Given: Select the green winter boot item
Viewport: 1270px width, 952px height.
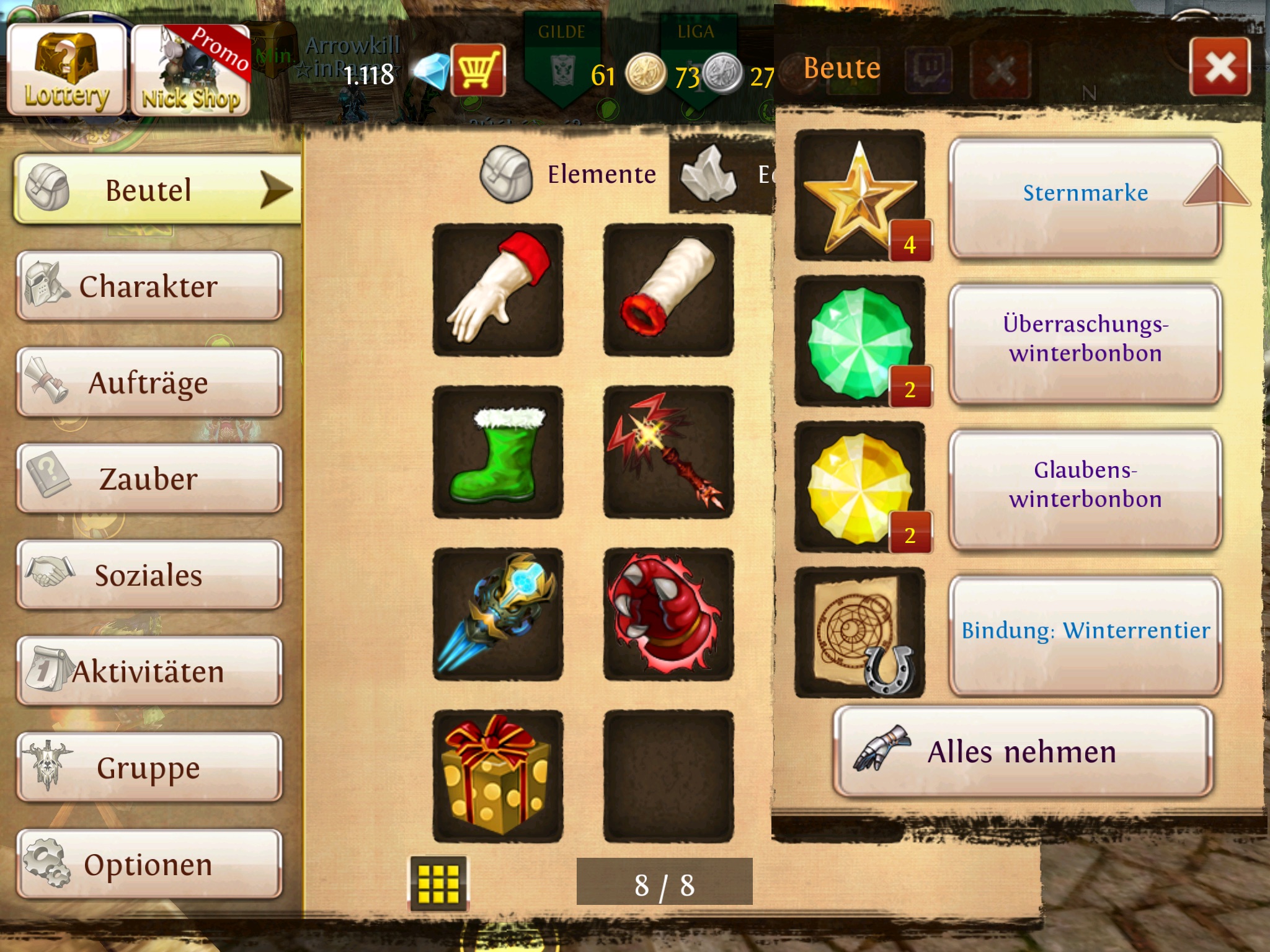Looking at the screenshot, I should point(498,452).
